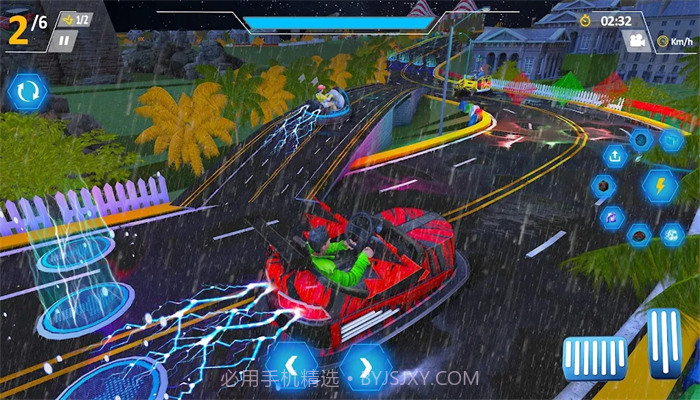This screenshot has height=400, width=700.
Task: Tap the circular arrows reset button
Action: [27, 93]
